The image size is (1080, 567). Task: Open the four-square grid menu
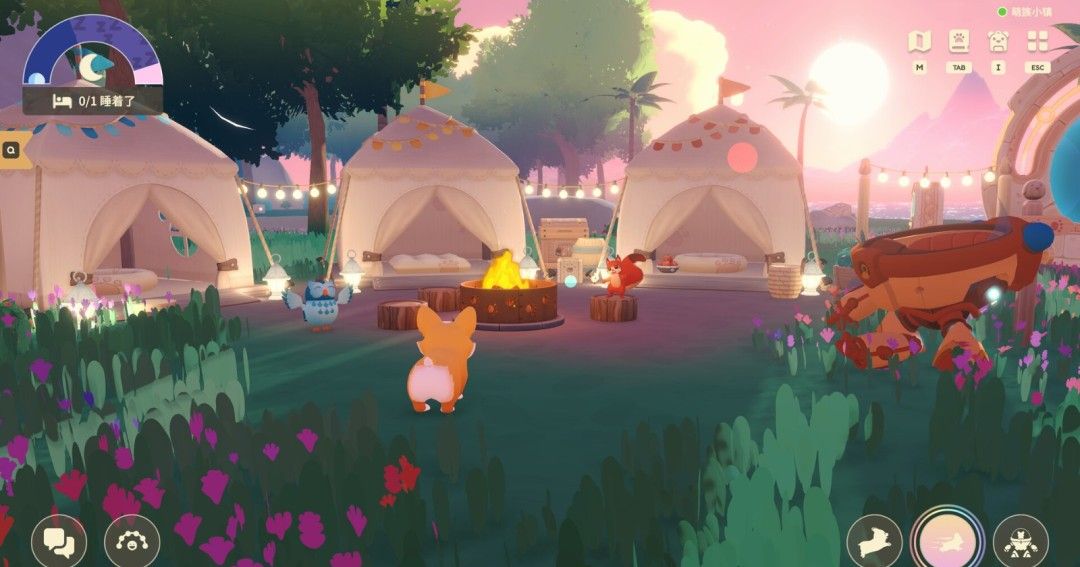(x=1037, y=41)
